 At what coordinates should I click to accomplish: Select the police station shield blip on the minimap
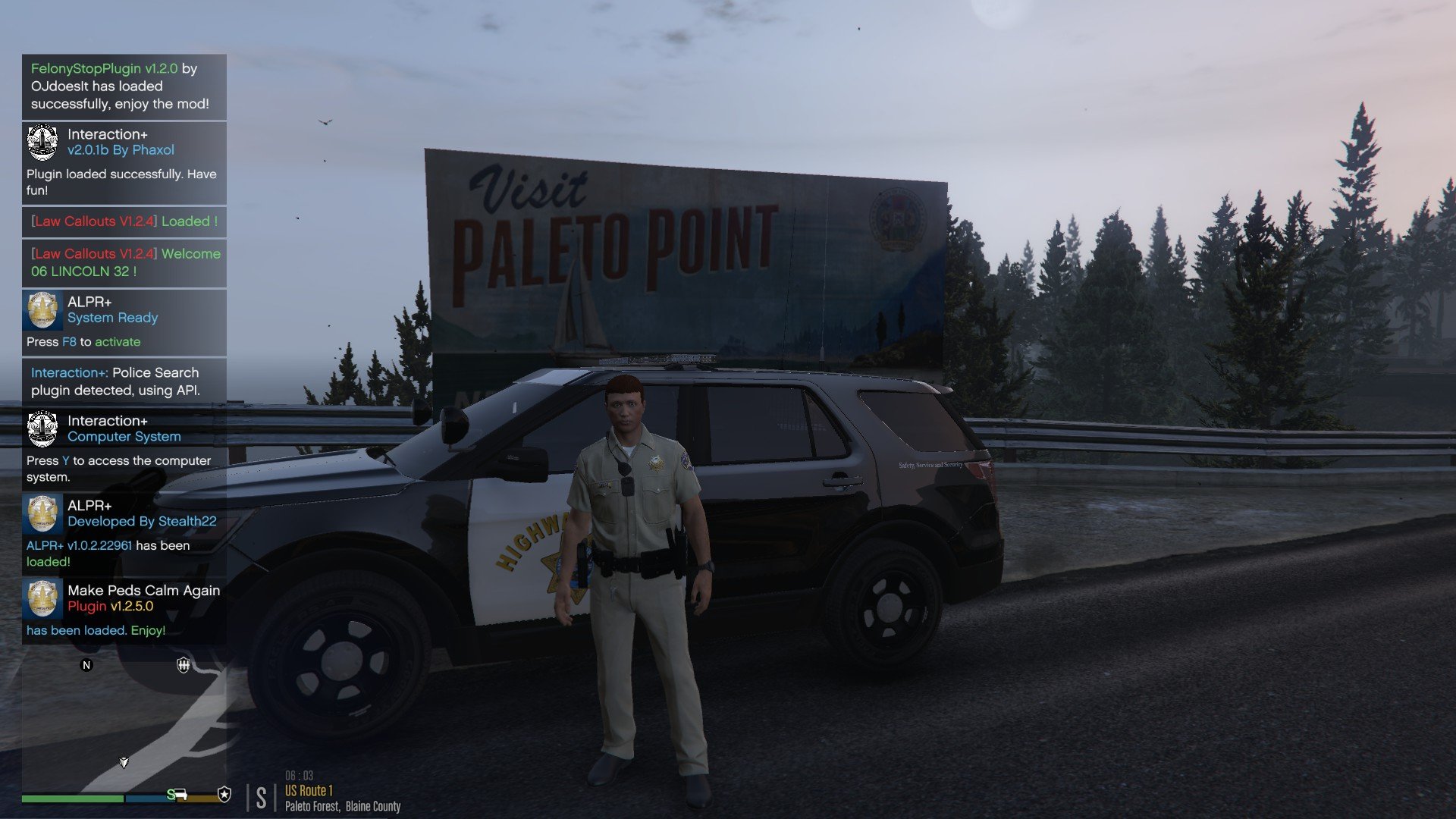[x=184, y=665]
